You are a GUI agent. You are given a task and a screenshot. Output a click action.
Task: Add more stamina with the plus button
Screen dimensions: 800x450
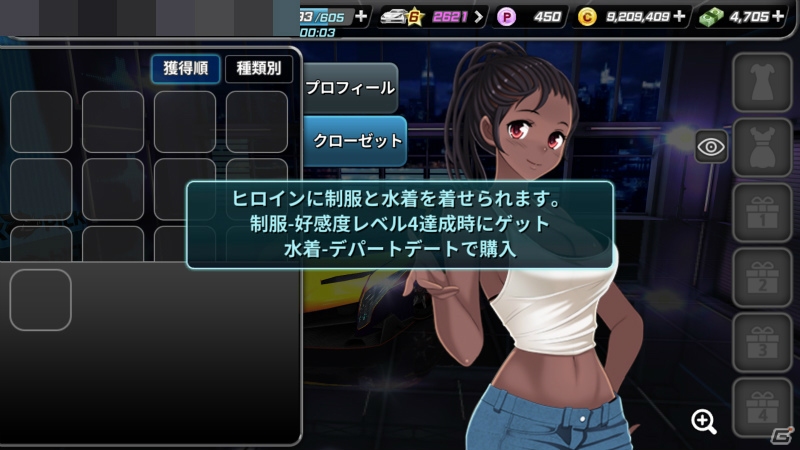coord(360,16)
